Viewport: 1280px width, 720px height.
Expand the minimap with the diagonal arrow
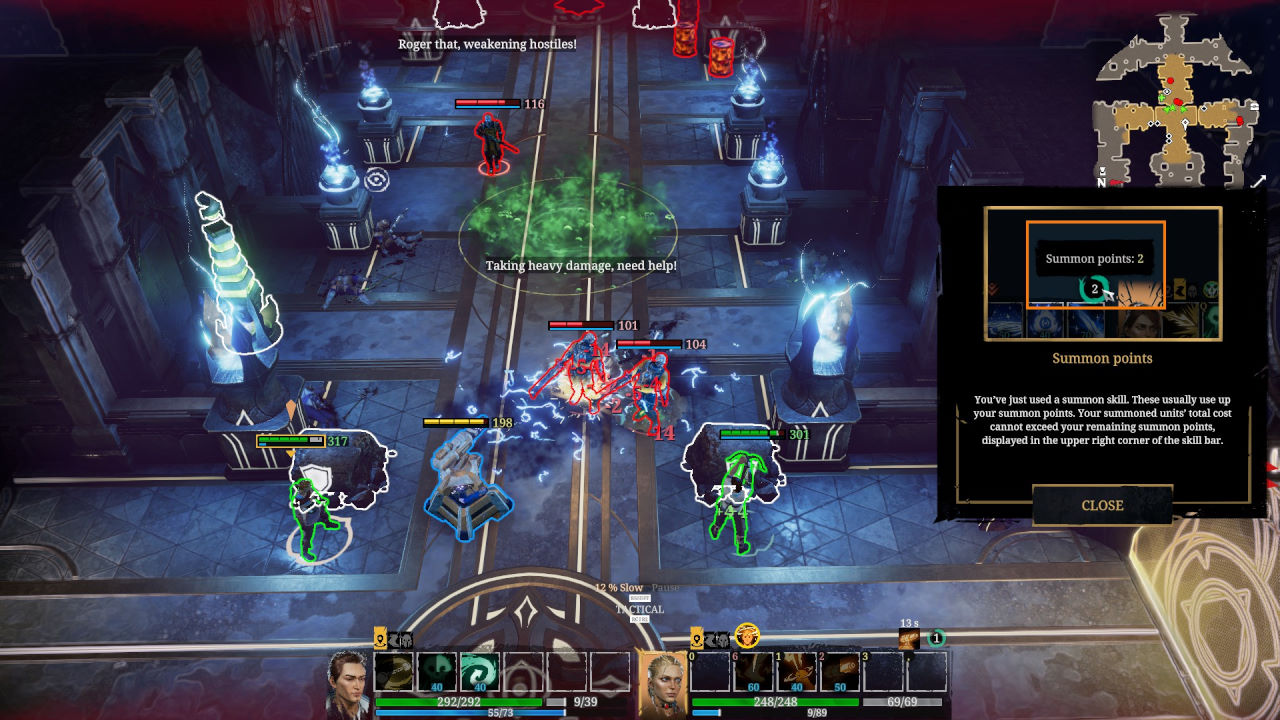pyautogui.click(x=1258, y=182)
